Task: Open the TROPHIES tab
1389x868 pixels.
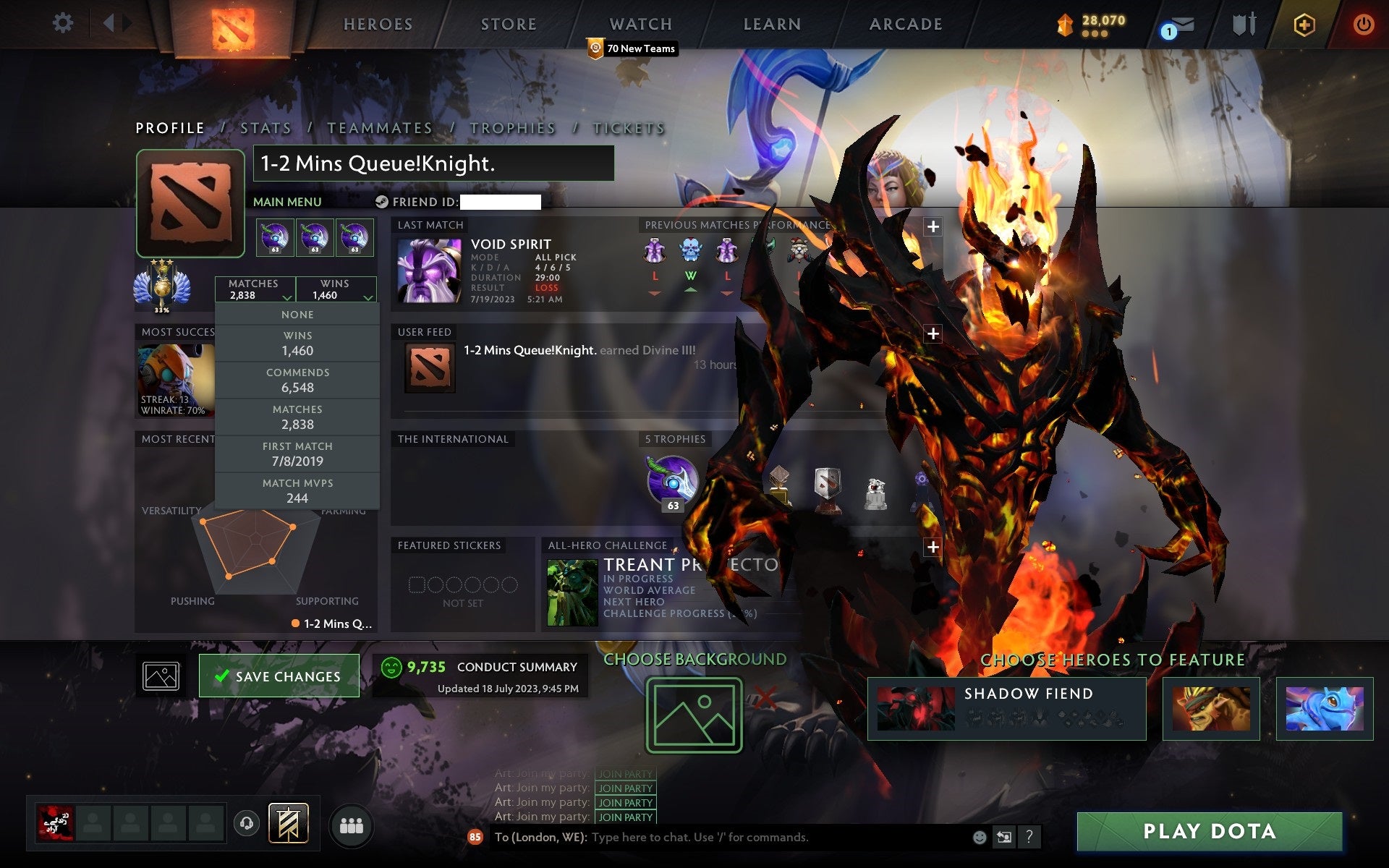Action: click(513, 127)
